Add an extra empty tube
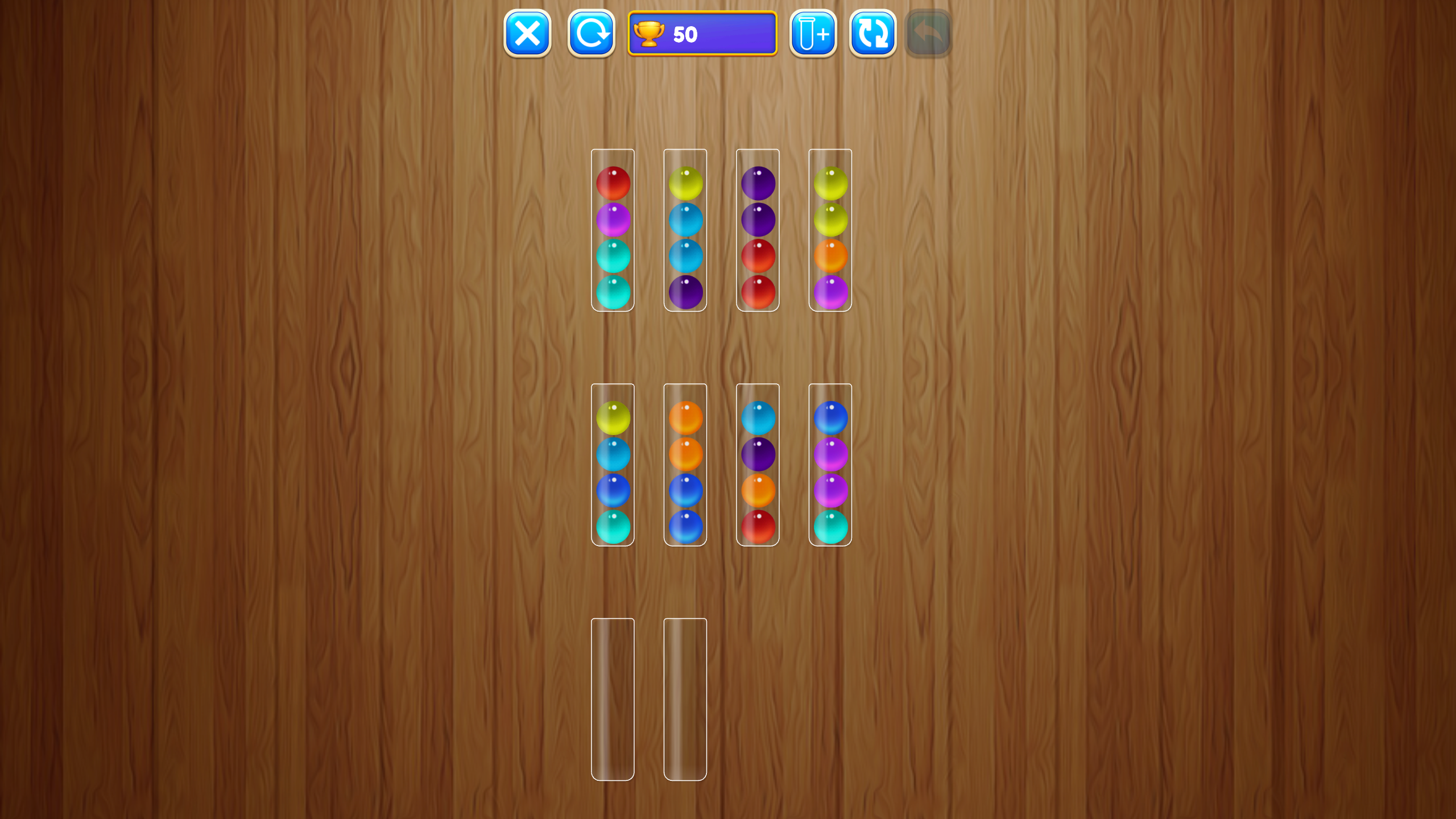Screen dimensions: 1456x819 812,34
